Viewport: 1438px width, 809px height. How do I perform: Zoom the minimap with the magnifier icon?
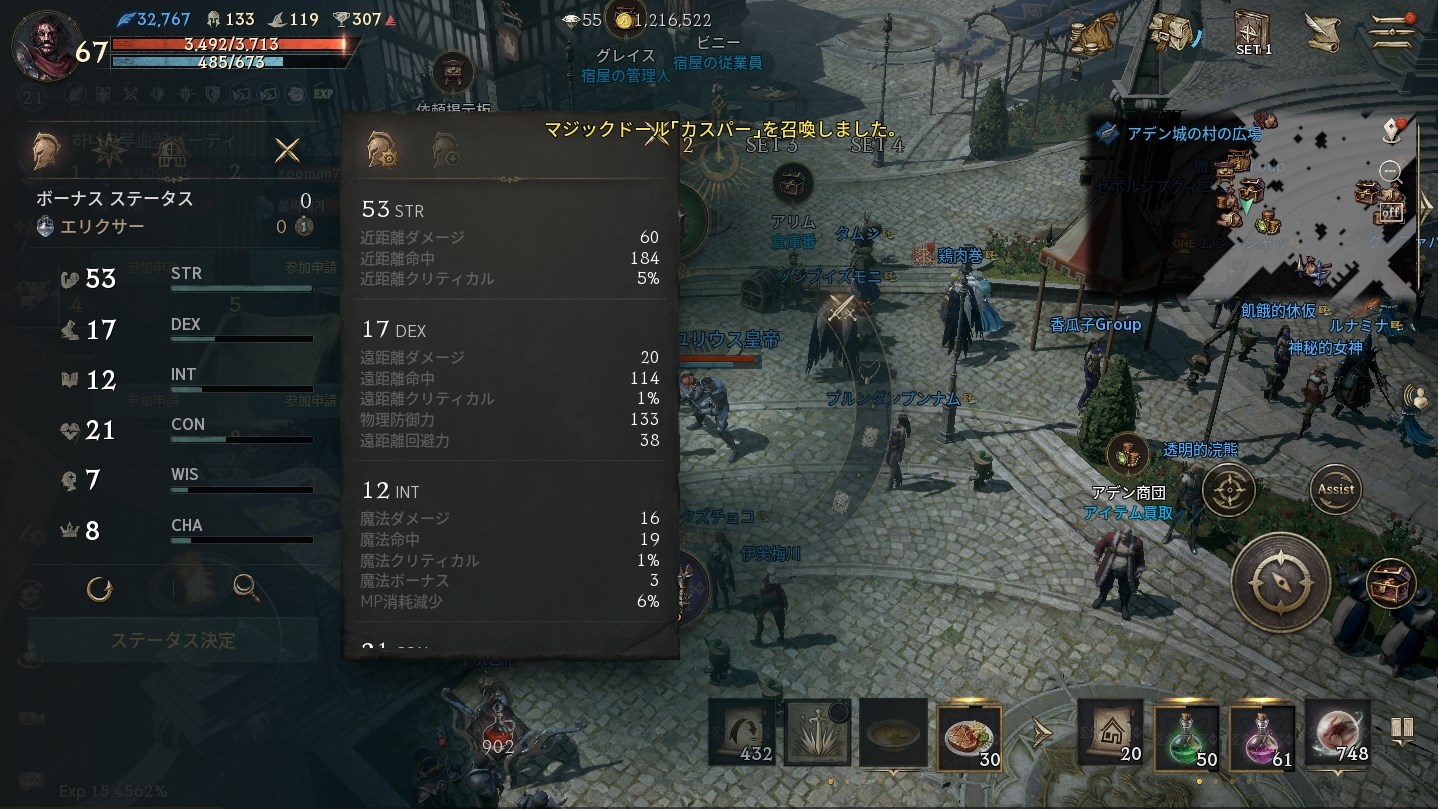(1391, 170)
